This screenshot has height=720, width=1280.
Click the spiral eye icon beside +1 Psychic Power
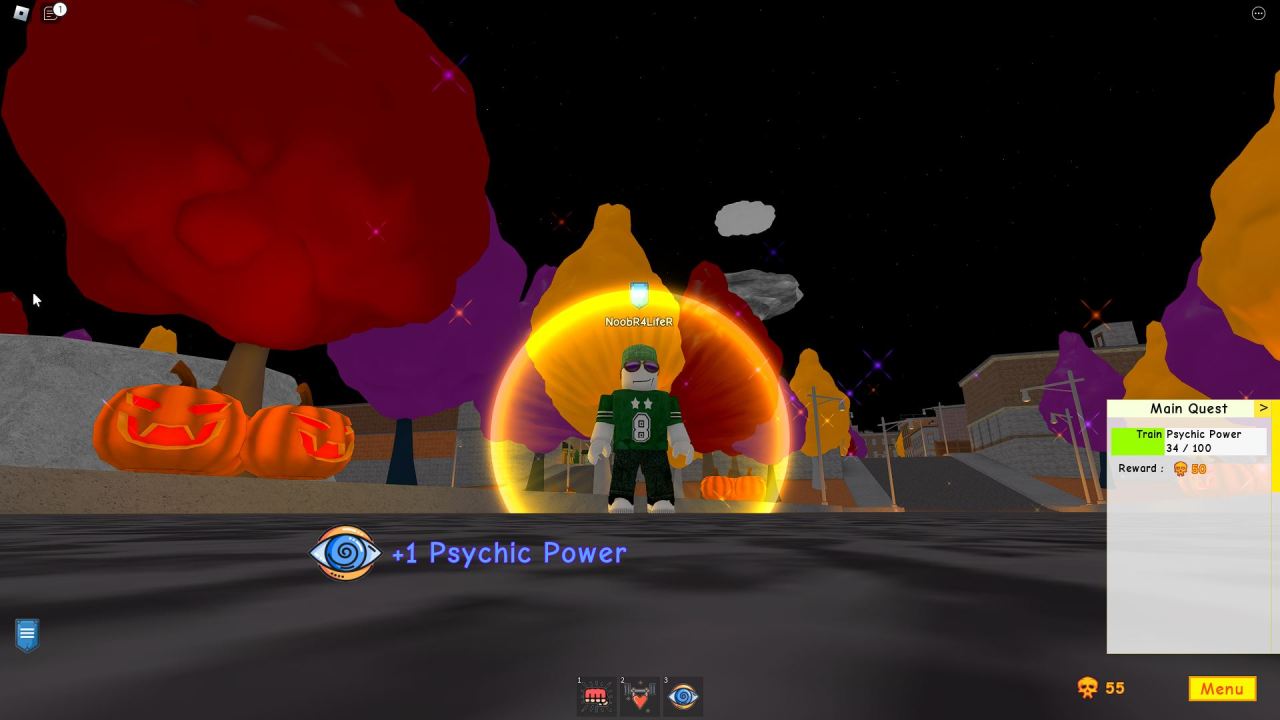point(344,553)
